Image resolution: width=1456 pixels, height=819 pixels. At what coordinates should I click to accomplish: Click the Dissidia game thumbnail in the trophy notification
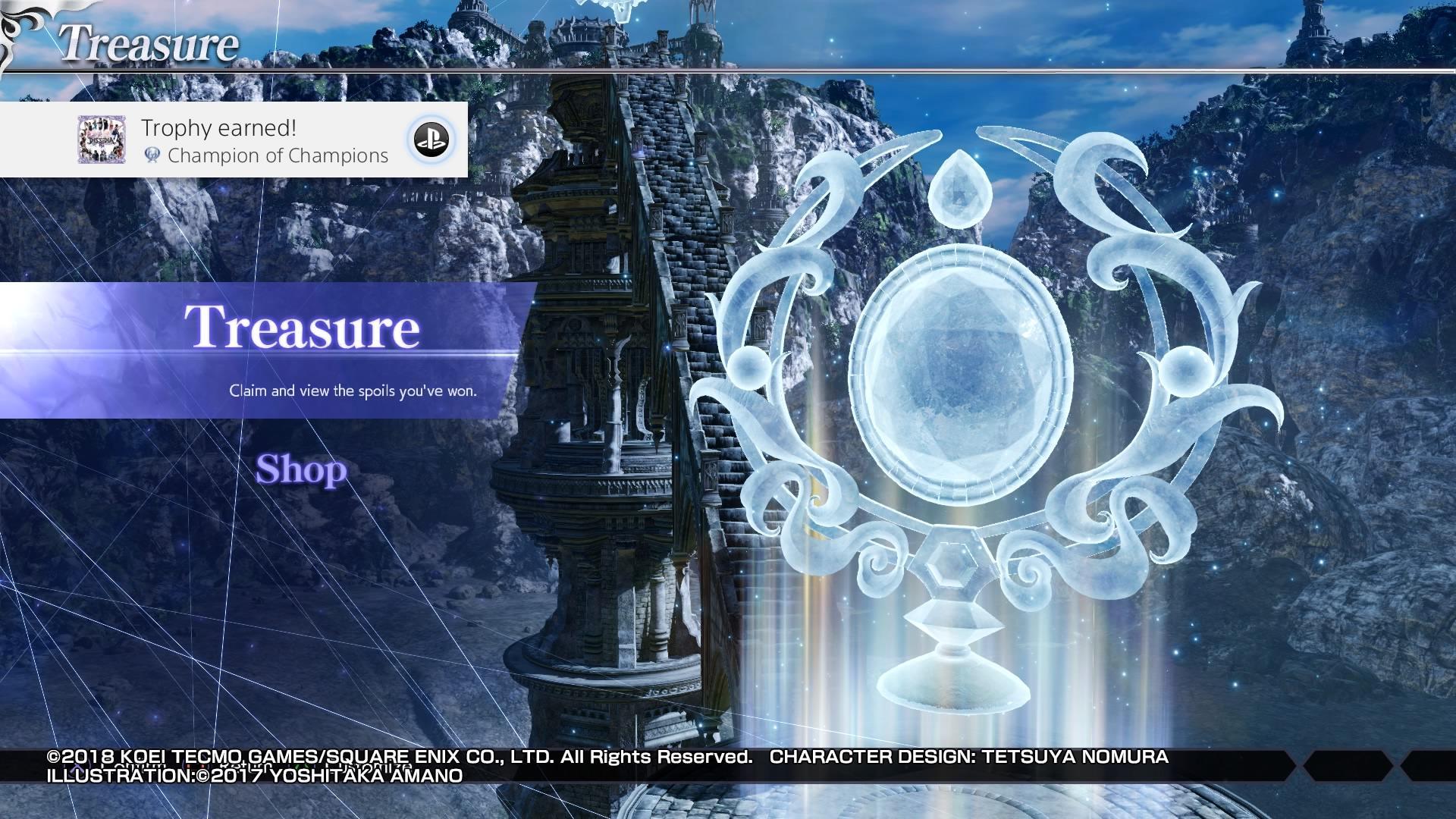(102, 140)
